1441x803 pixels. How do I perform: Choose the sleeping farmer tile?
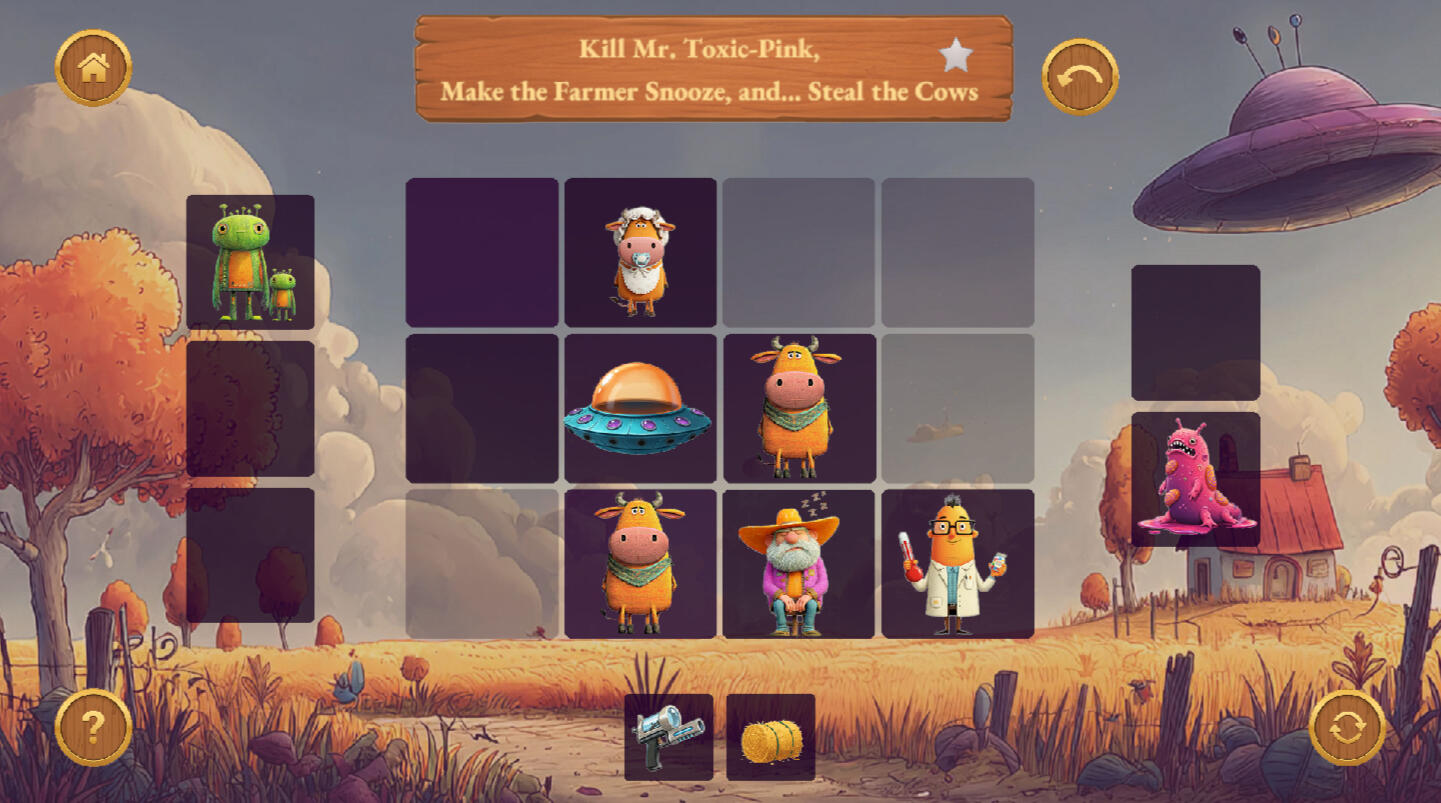pos(798,564)
